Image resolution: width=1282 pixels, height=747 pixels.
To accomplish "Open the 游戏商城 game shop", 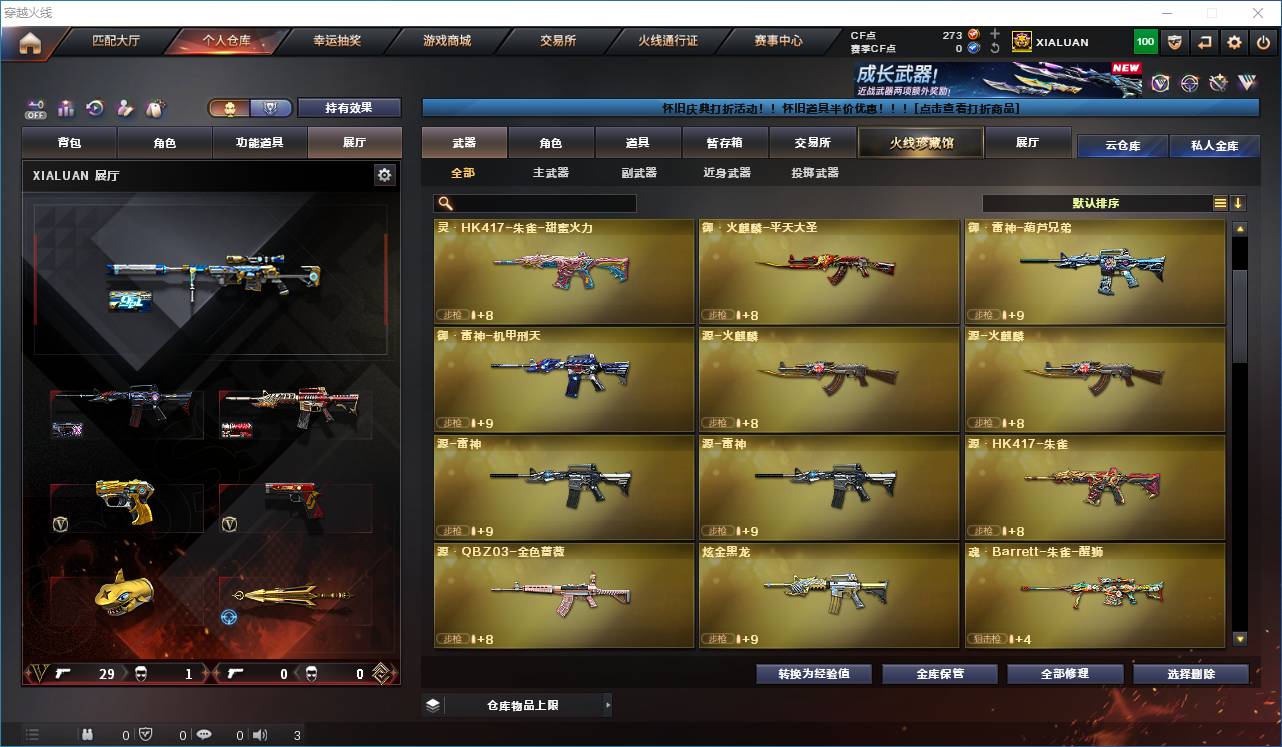I will click(x=447, y=41).
